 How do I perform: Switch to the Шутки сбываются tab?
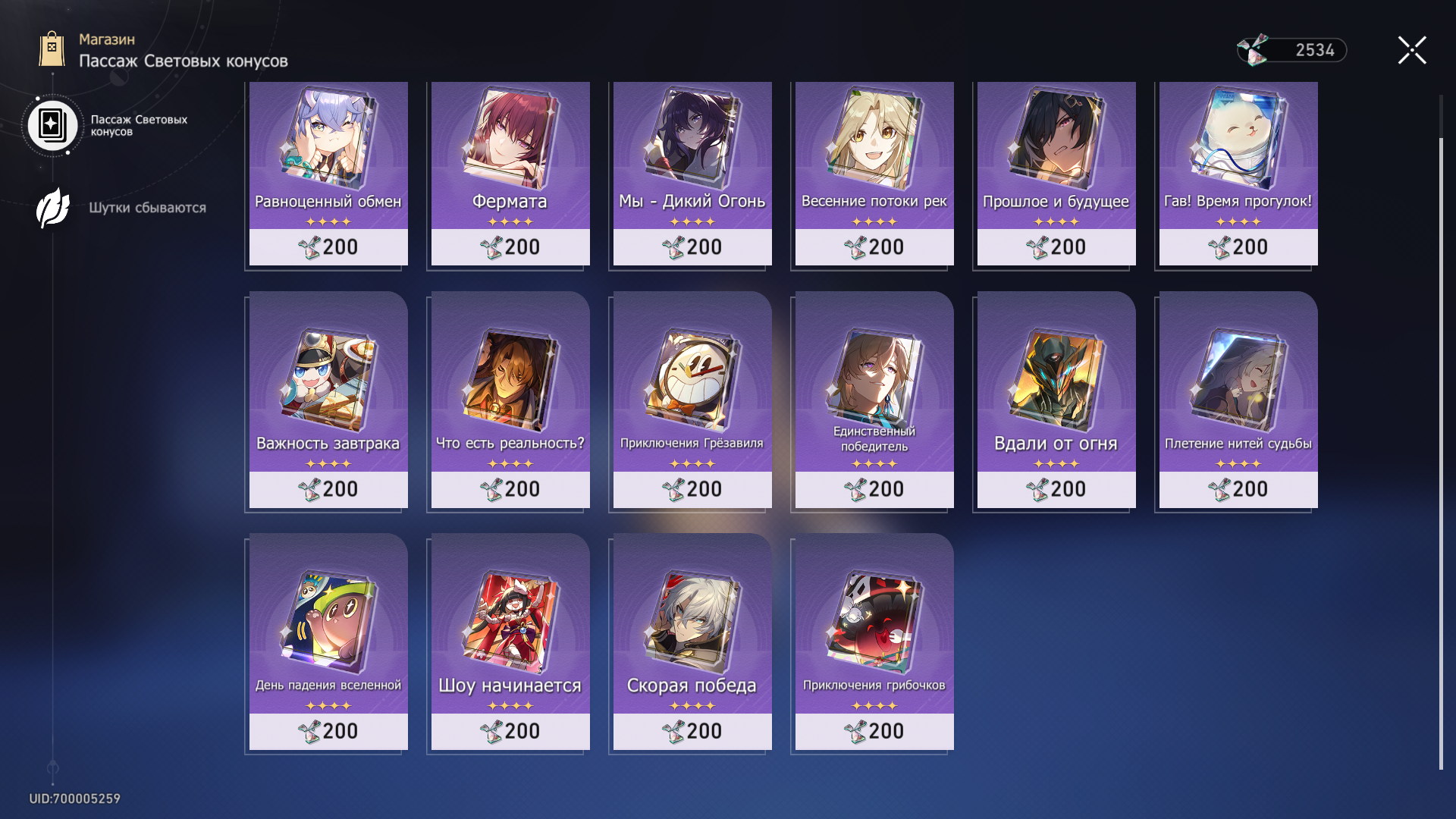tap(121, 208)
